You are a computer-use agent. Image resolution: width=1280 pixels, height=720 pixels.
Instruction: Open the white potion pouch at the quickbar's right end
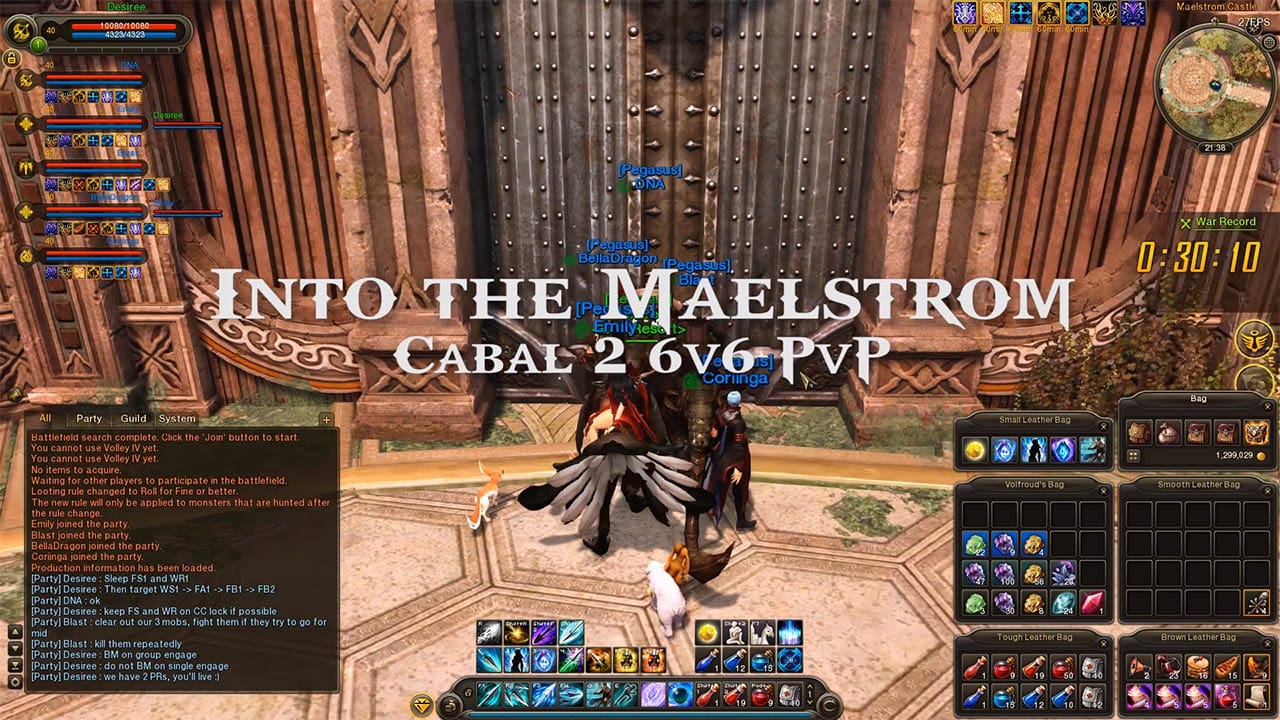787,694
